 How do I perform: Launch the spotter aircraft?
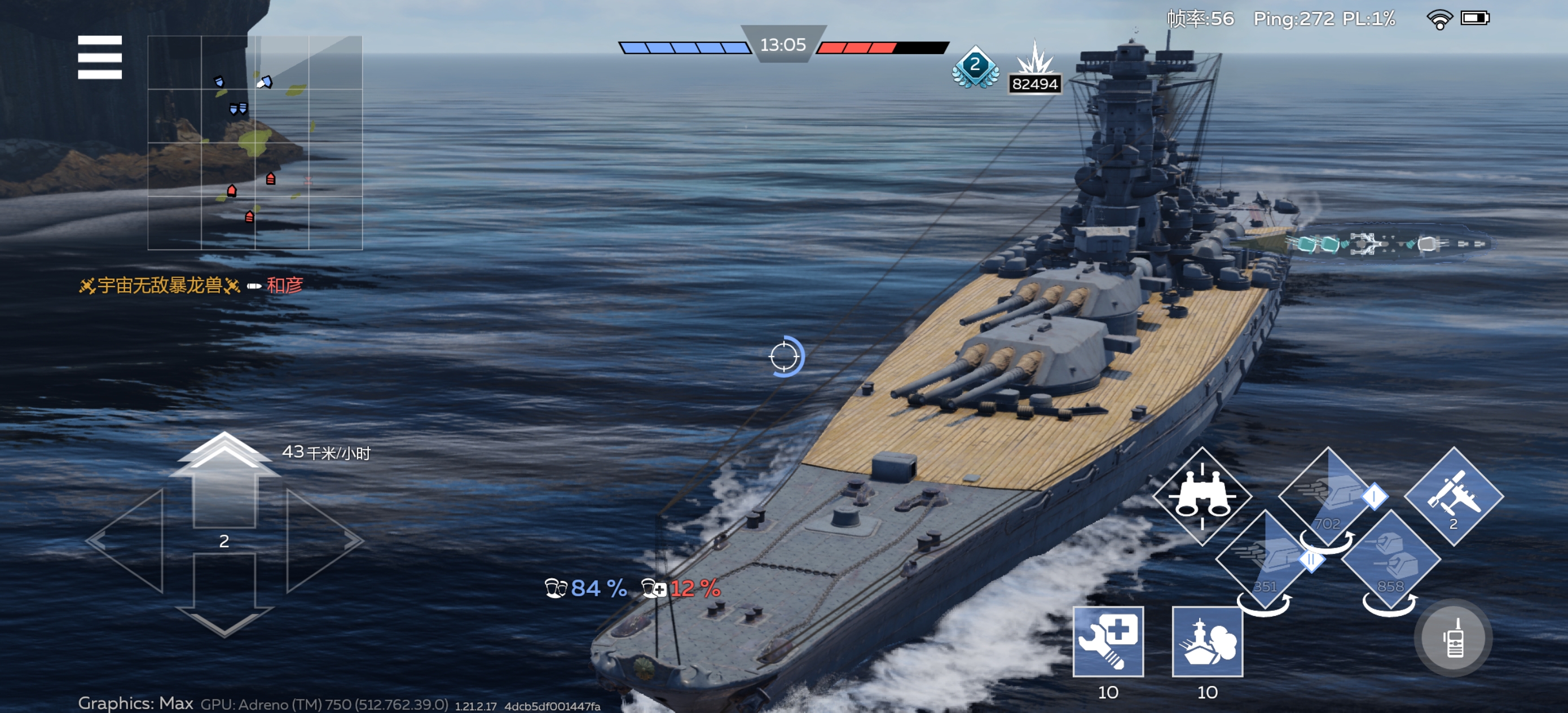click(x=1454, y=496)
